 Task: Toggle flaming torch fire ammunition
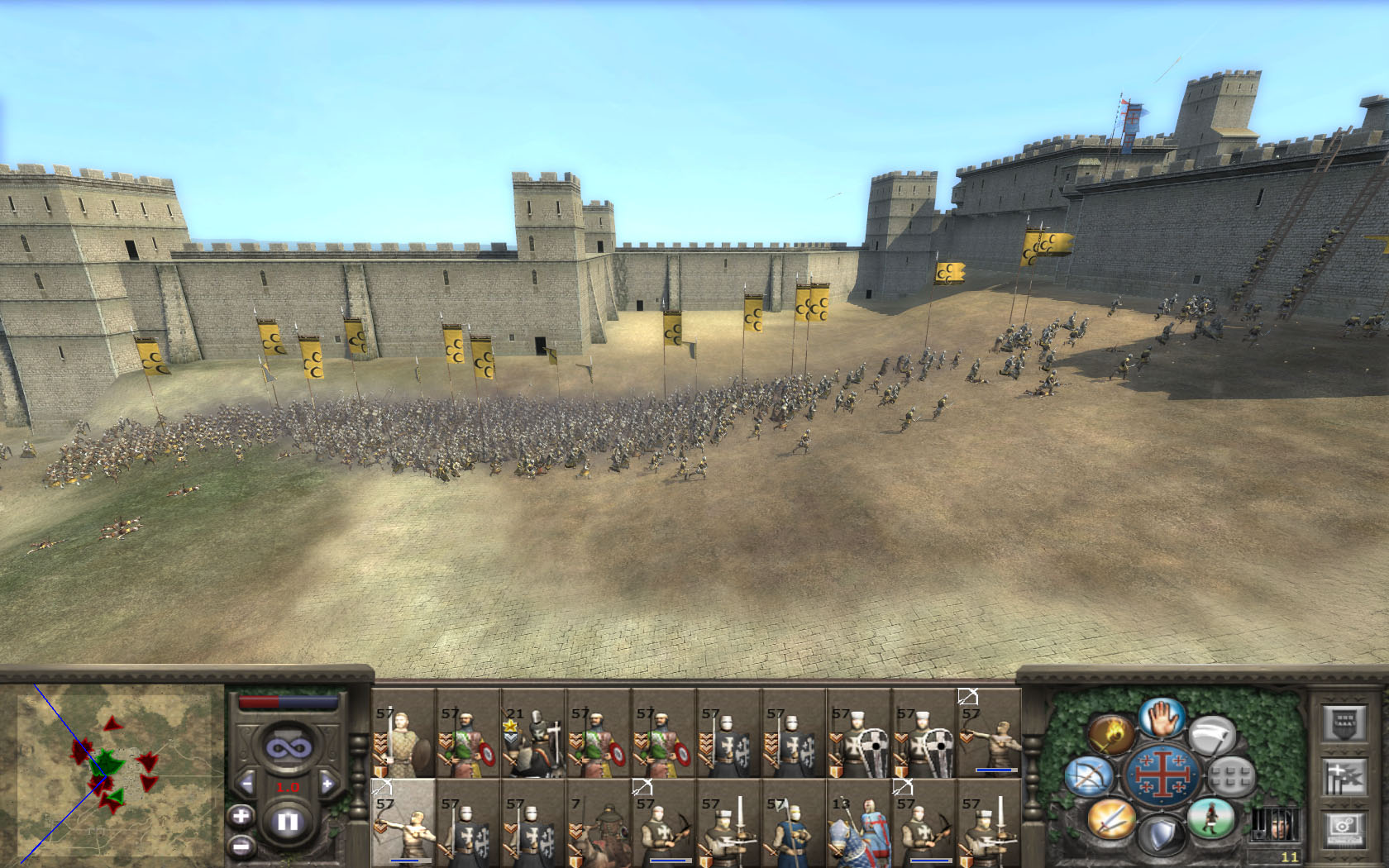[1110, 732]
